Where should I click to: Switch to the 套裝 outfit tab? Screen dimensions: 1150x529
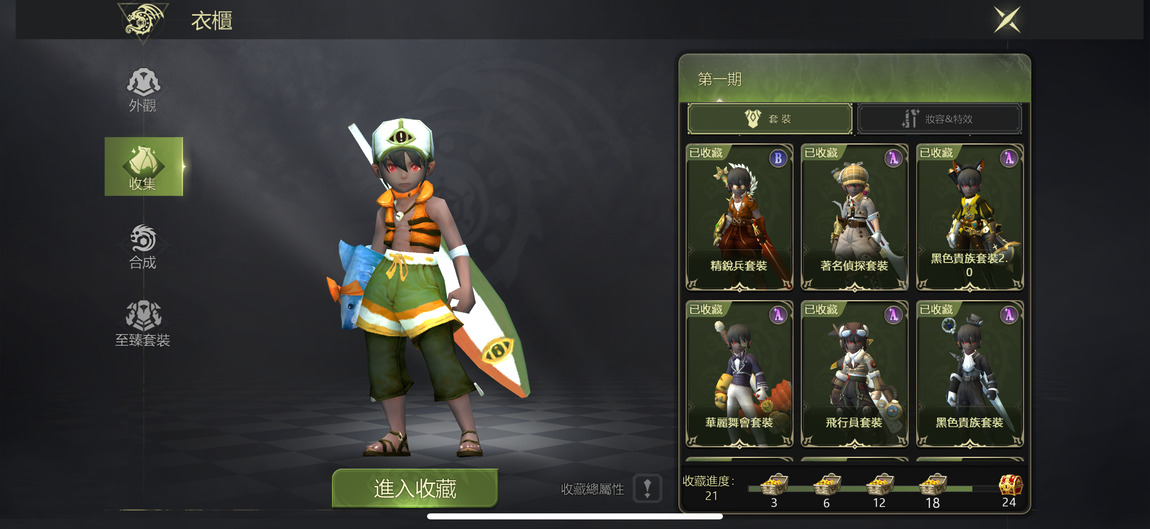[x=770, y=119]
